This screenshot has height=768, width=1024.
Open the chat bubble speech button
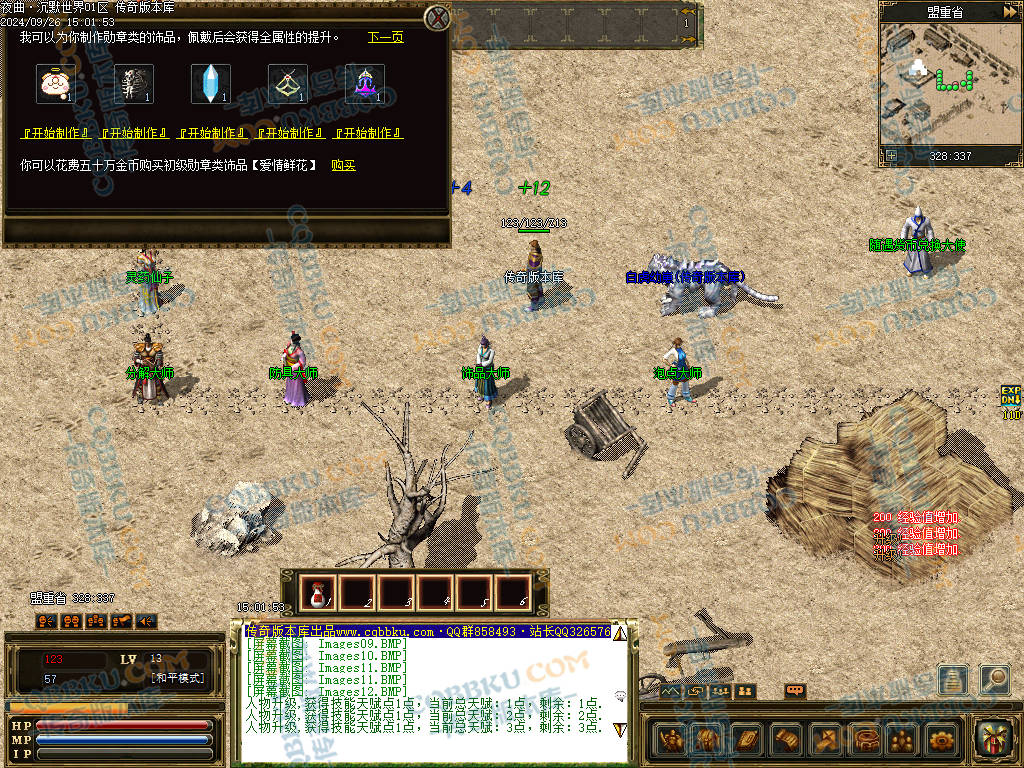tap(795, 690)
